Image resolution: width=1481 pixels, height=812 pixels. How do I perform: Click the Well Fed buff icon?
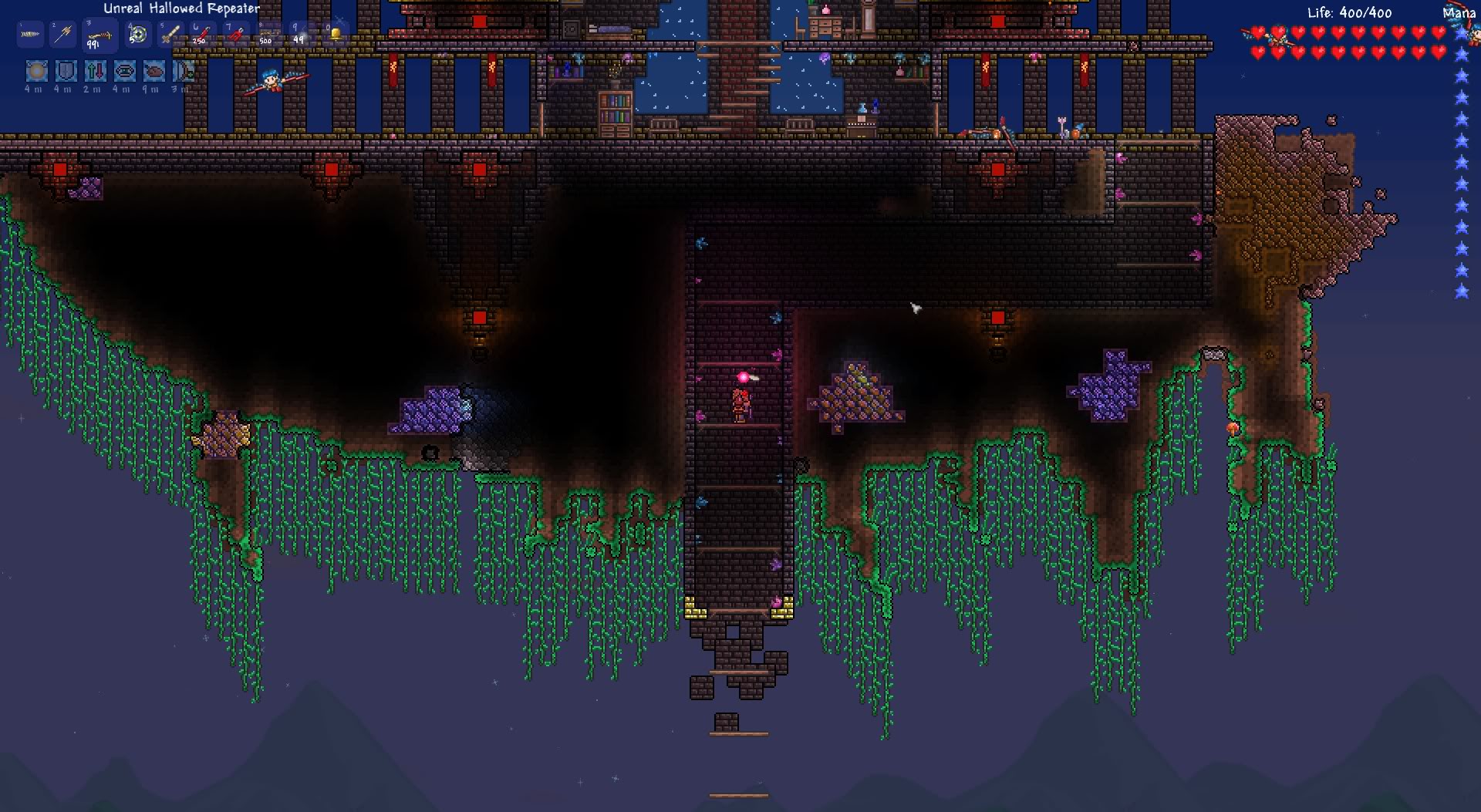click(x=154, y=72)
